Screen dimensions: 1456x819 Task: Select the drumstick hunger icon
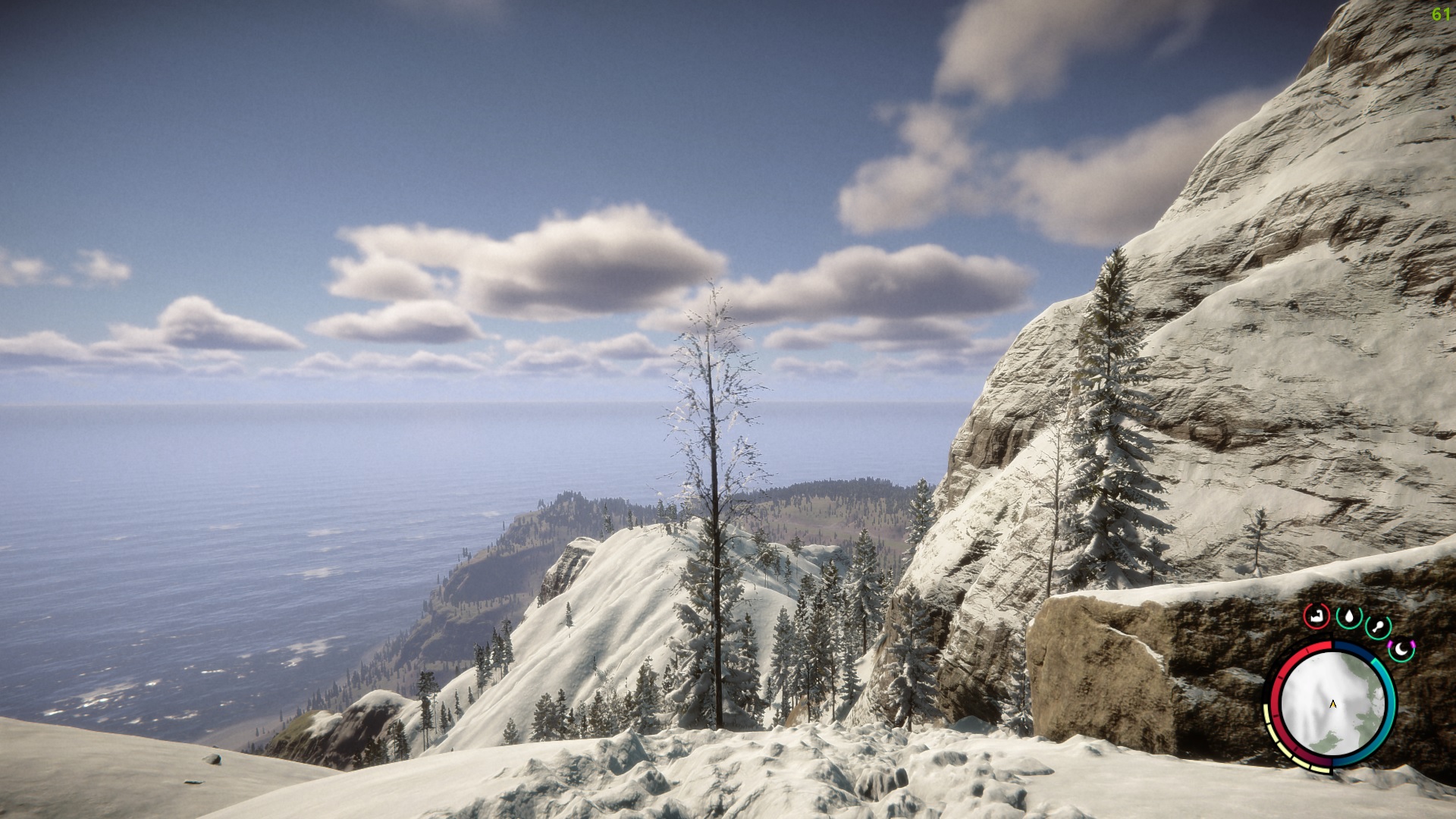point(1378,628)
